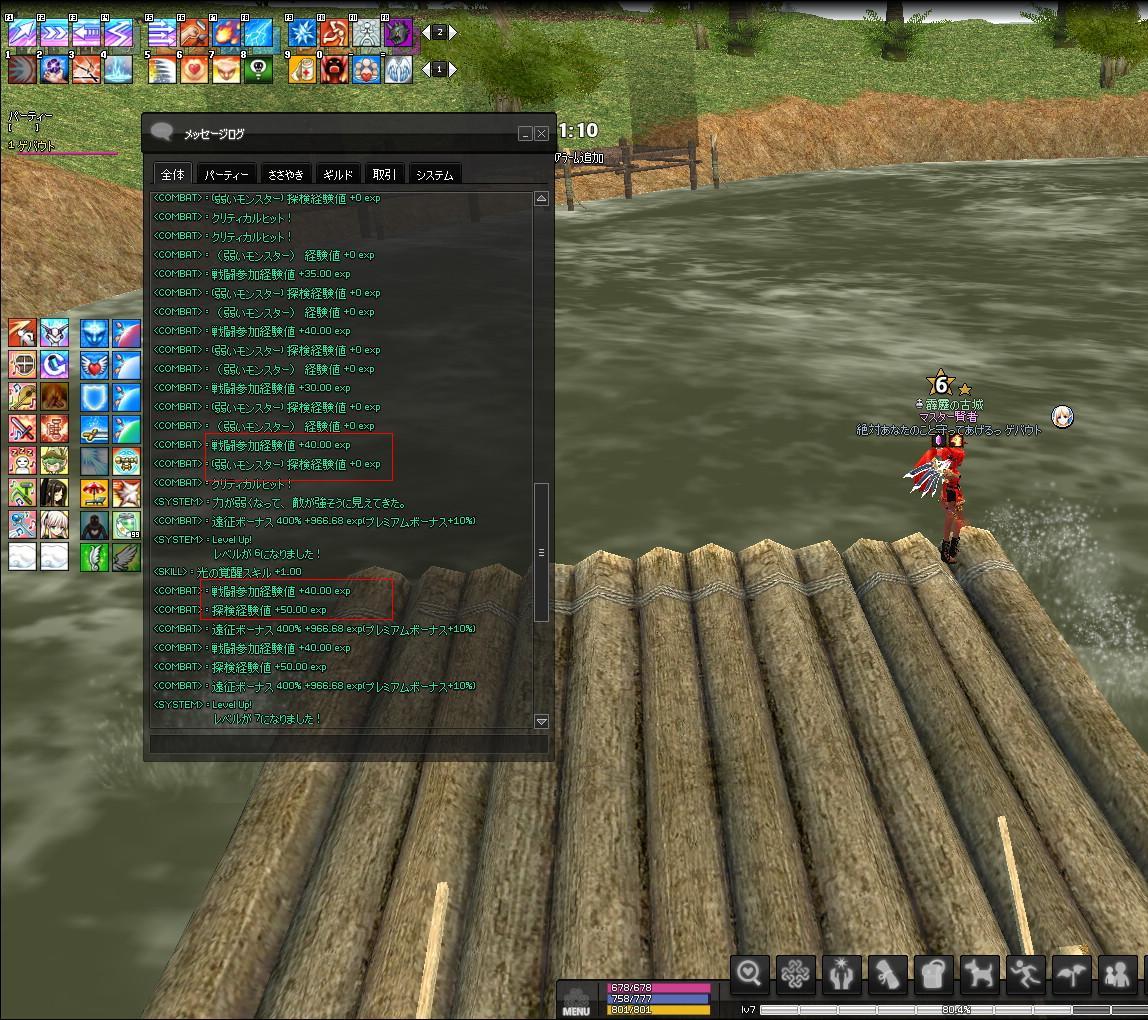Activate the campfire skill icon
Screen dimensions: 1148x1020
pyautogui.click(x=54, y=397)
